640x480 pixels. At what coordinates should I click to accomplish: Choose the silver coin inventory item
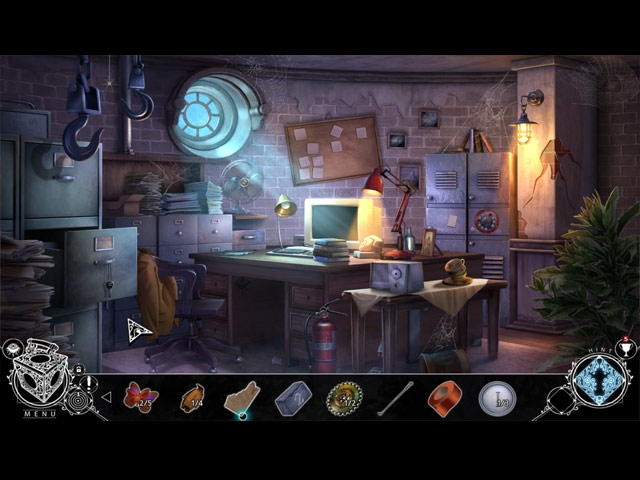pyautogui.click(x=497, y=398)
